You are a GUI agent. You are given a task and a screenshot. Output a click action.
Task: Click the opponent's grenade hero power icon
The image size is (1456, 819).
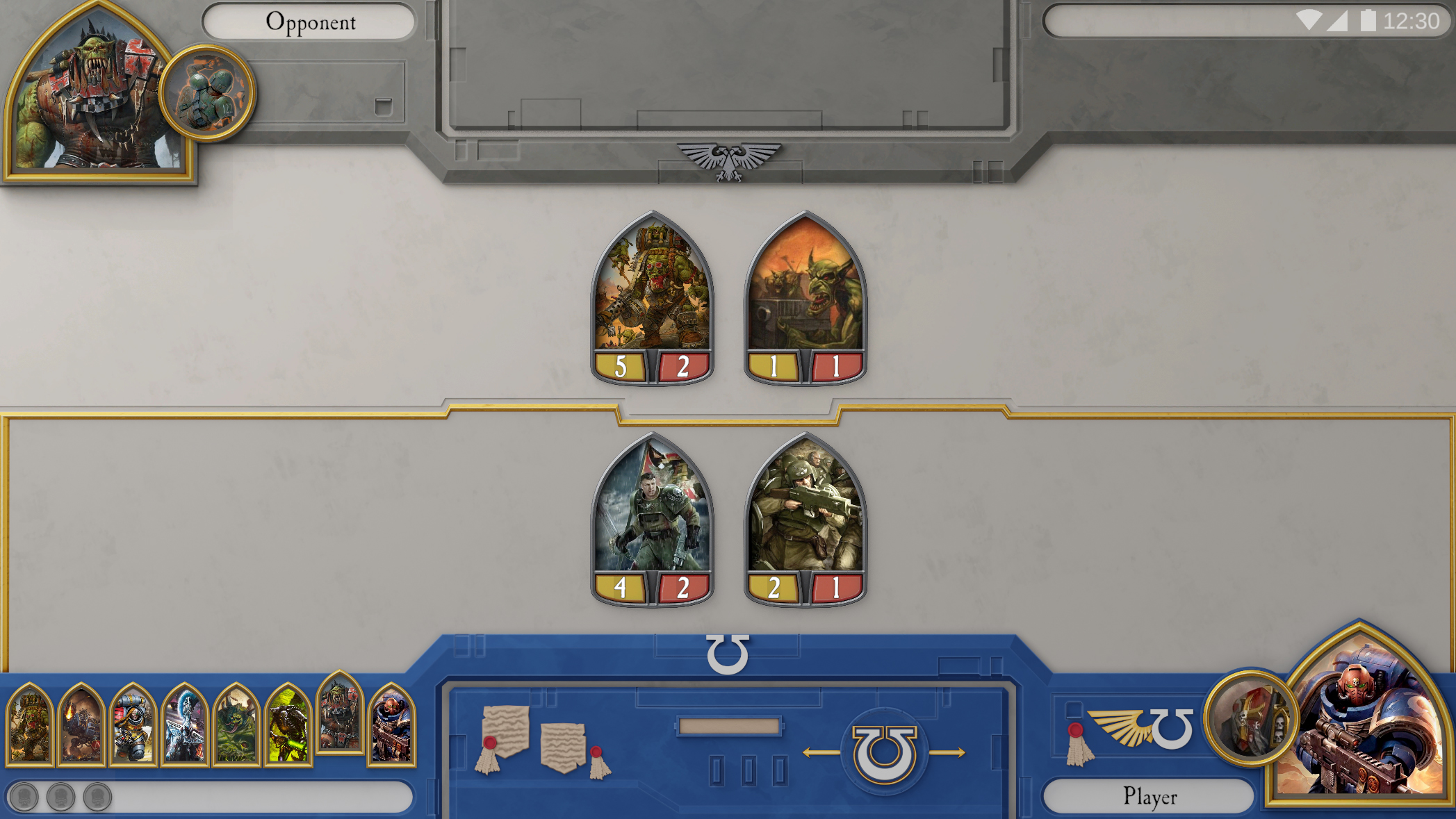tap(207, 92)
